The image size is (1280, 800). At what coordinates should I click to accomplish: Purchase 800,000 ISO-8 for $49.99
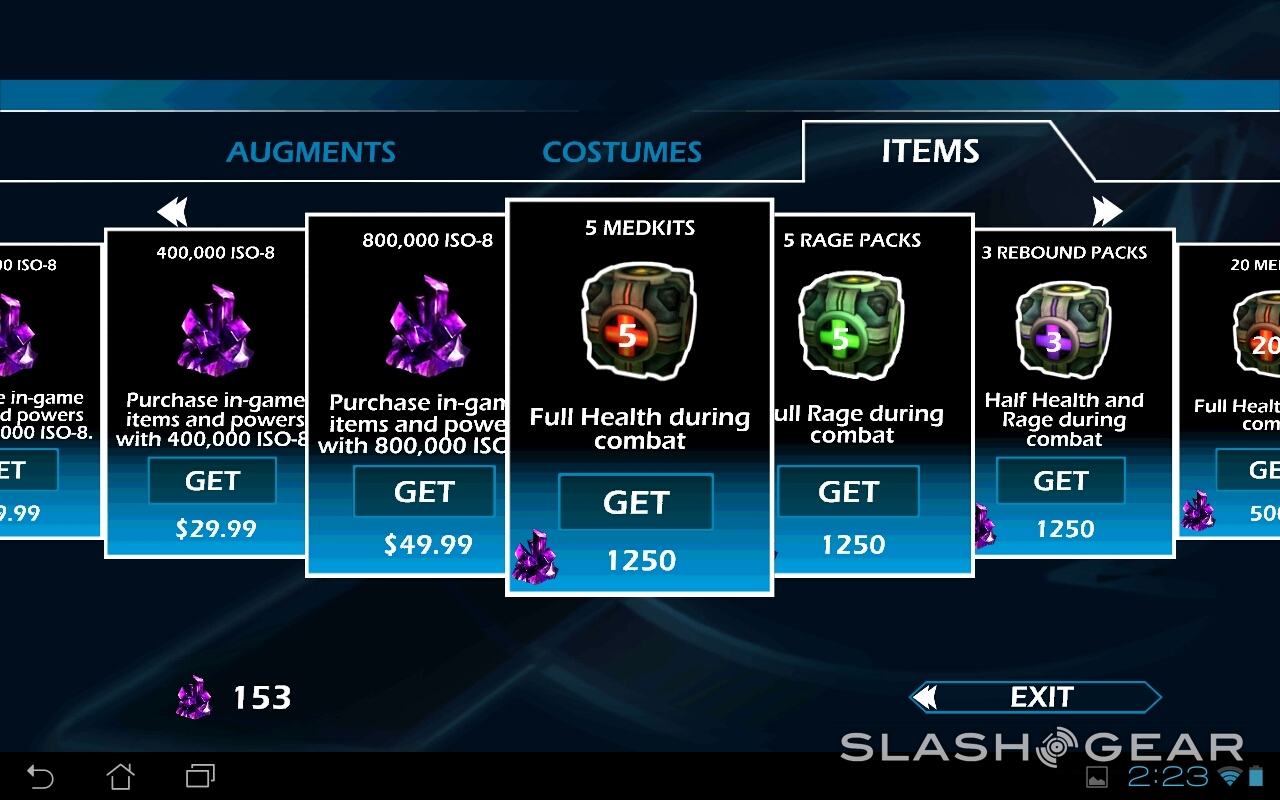click(x=424, y=491)
